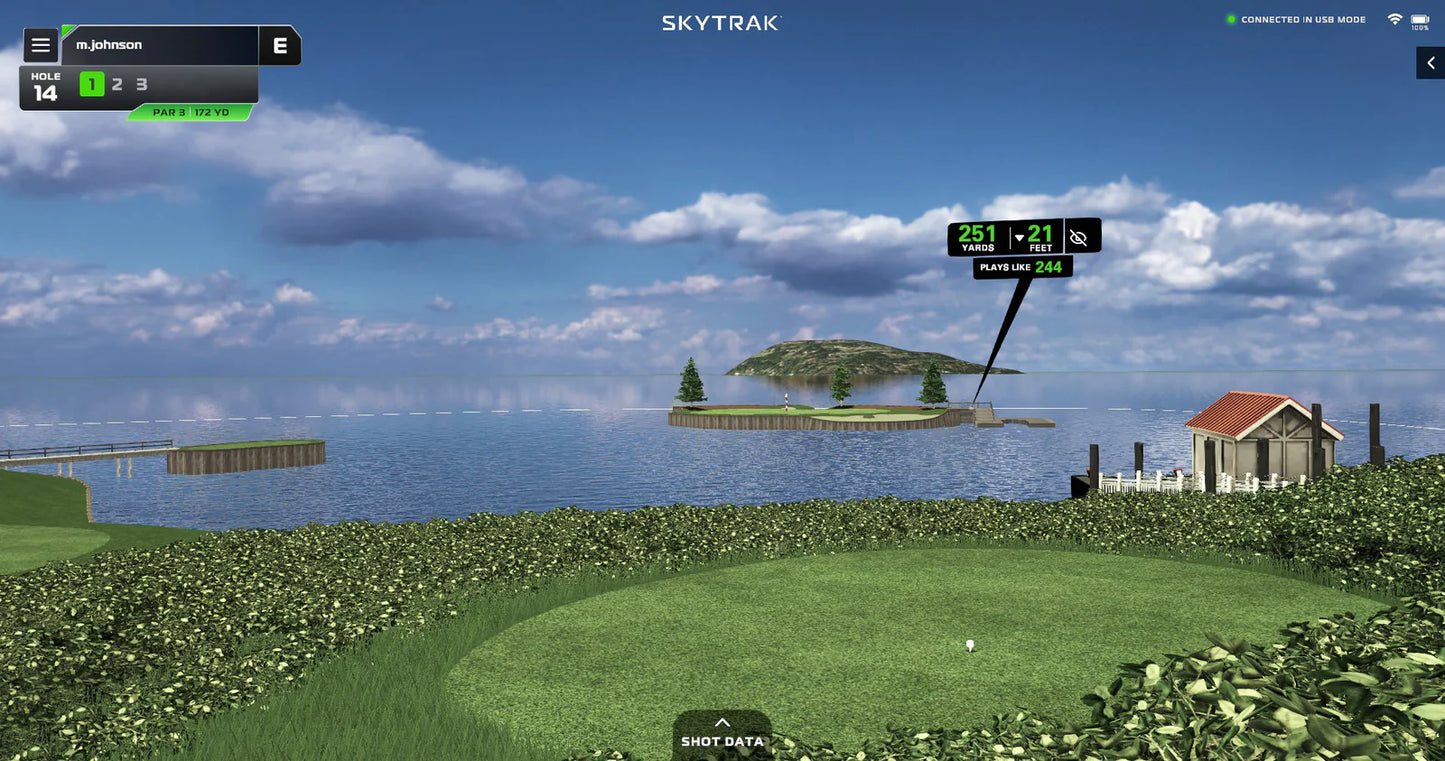Click the golf ball on the tee
This screenshot has height=761, width=1445.
pyautogui.click(x=967, y=646)
